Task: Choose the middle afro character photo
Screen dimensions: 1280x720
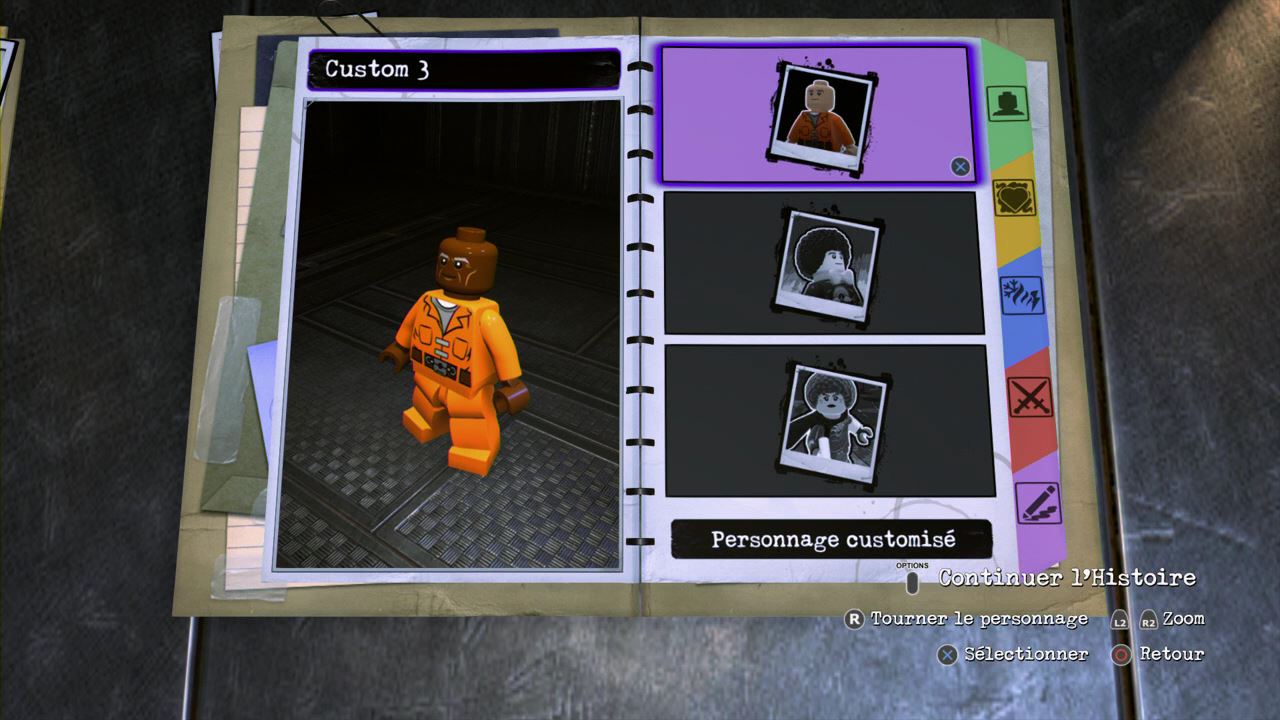Action: coord(824,263)
